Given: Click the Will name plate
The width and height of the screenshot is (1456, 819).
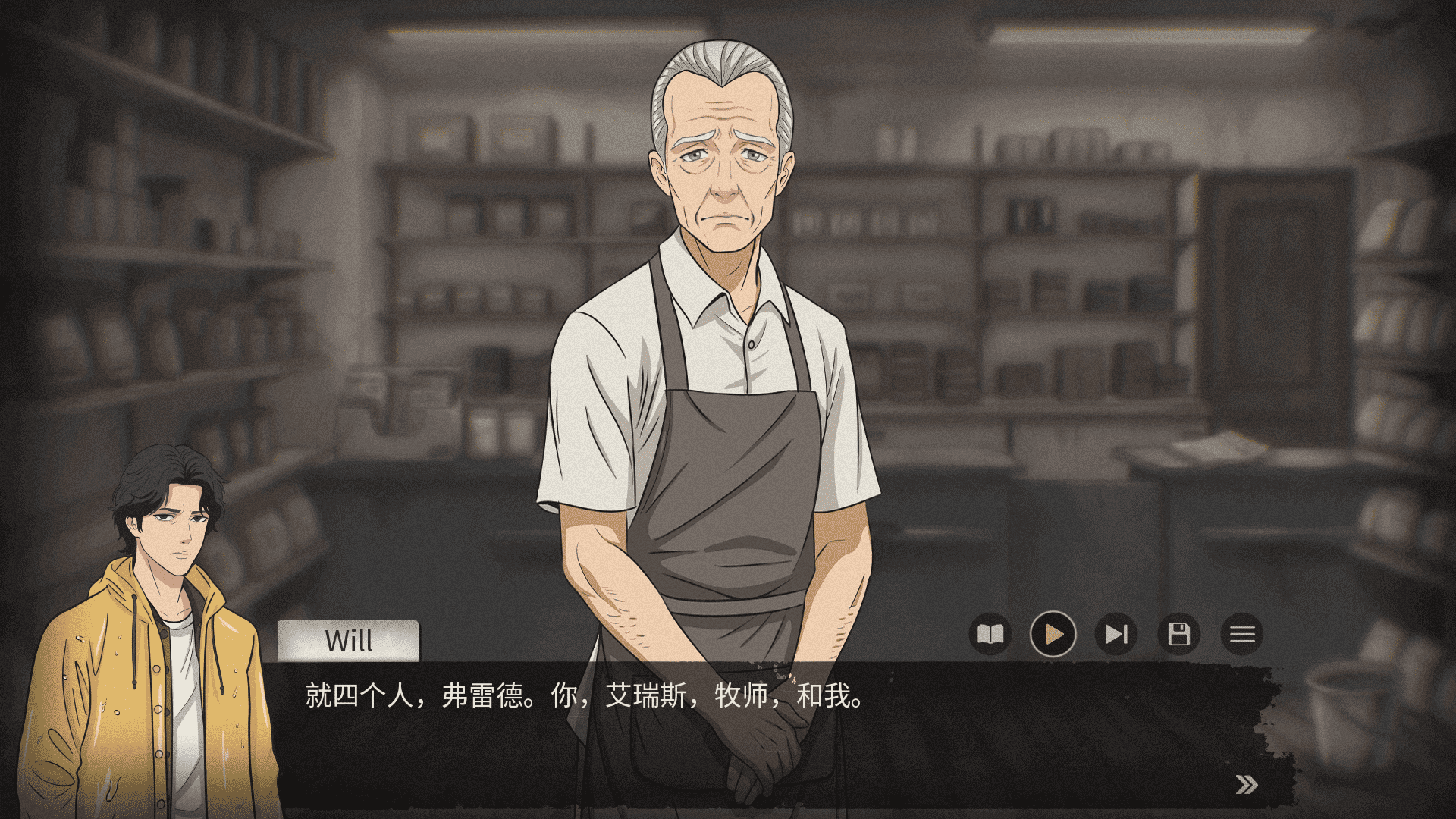Looking at the screenshot, I should click(x=348, y=639).
